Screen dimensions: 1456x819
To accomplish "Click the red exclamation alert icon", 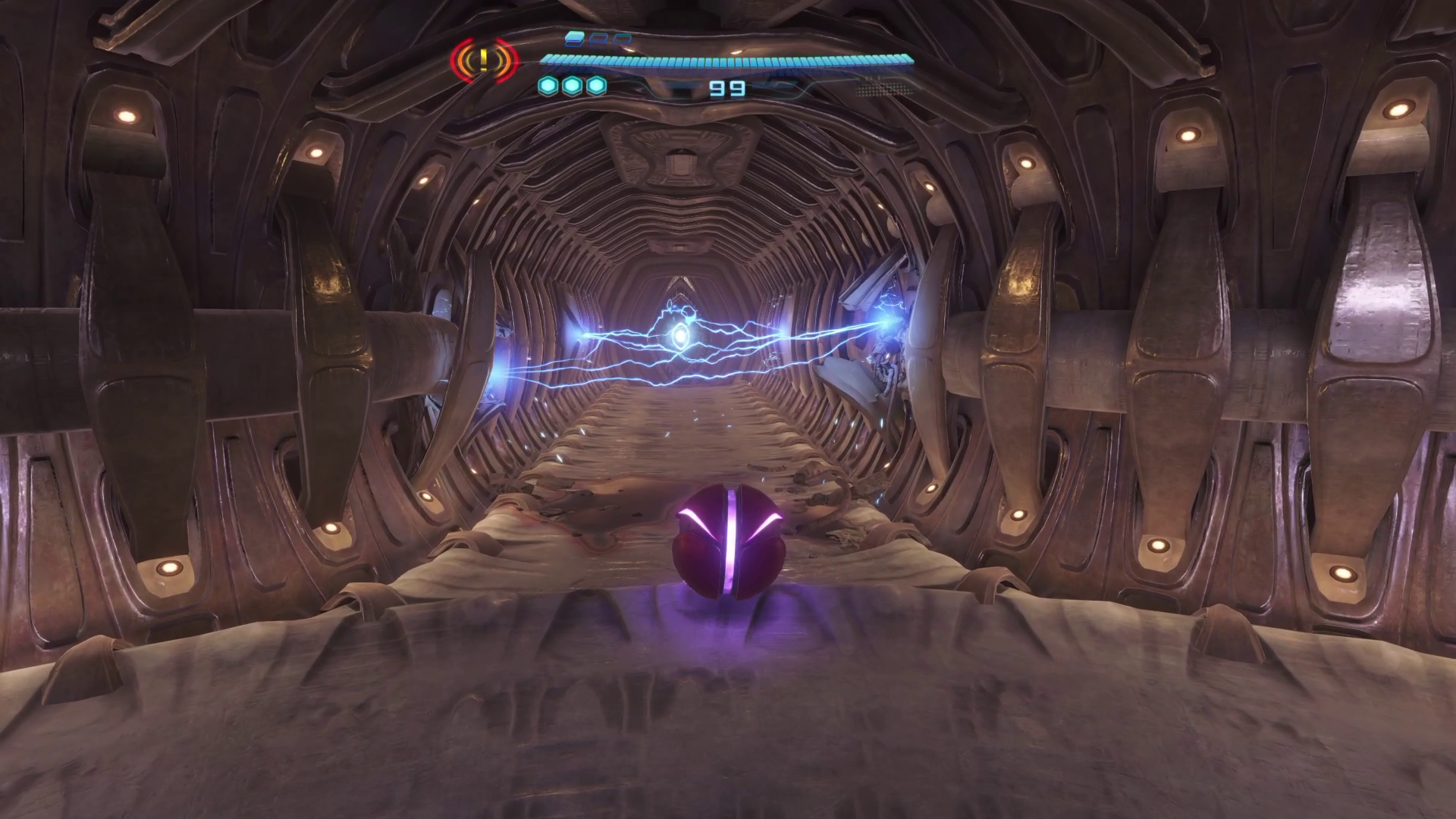I will pos(484,59).
